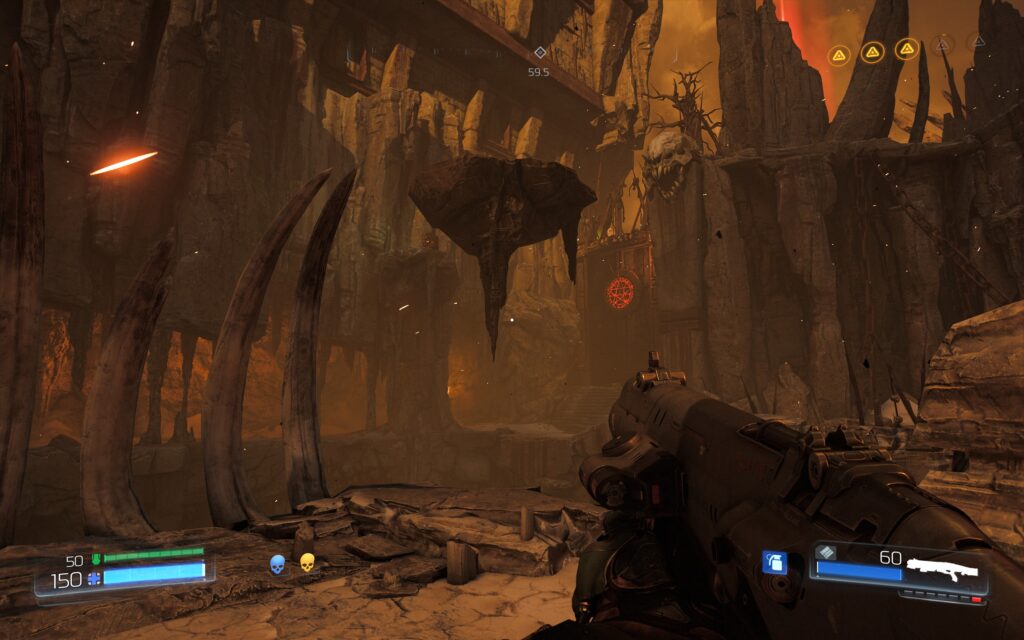1024x640 pixels.
Task: Click the striped weapon mod icon
Action: pyautogui.click(x=824, y=553)
